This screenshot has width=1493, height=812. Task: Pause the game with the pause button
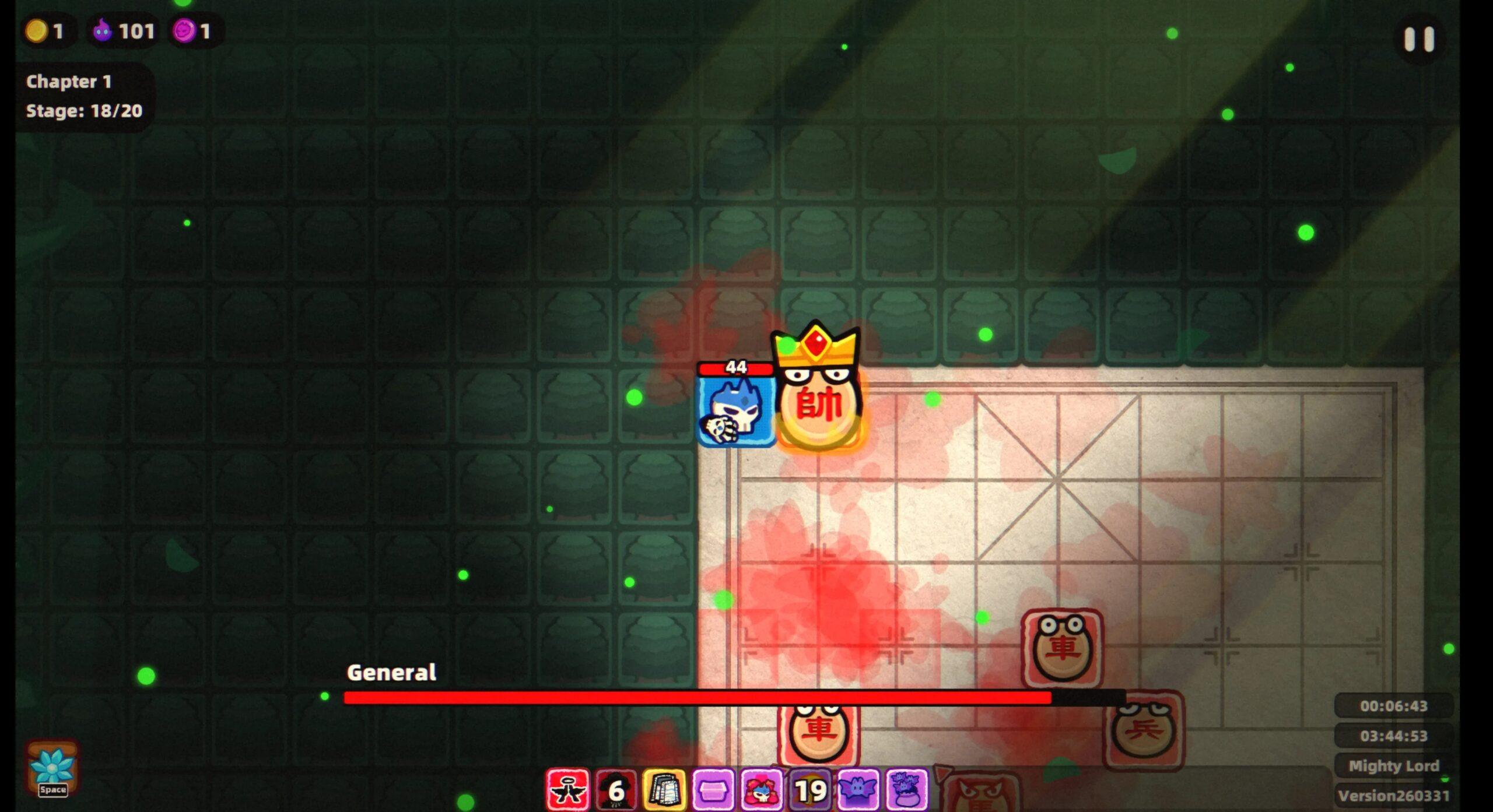[1418, 40]
